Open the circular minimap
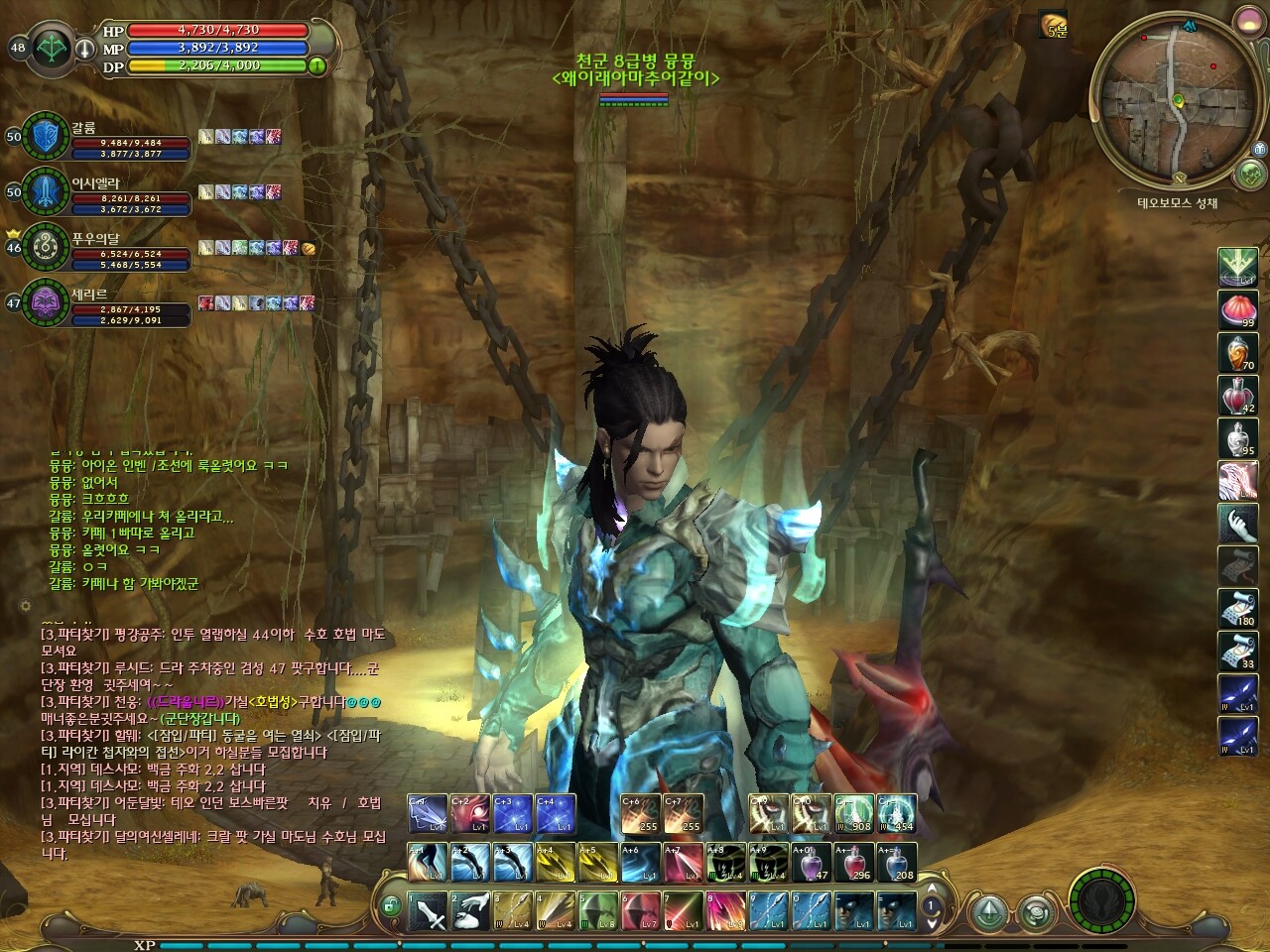Screen dimensions: 1270x952 1171,100
